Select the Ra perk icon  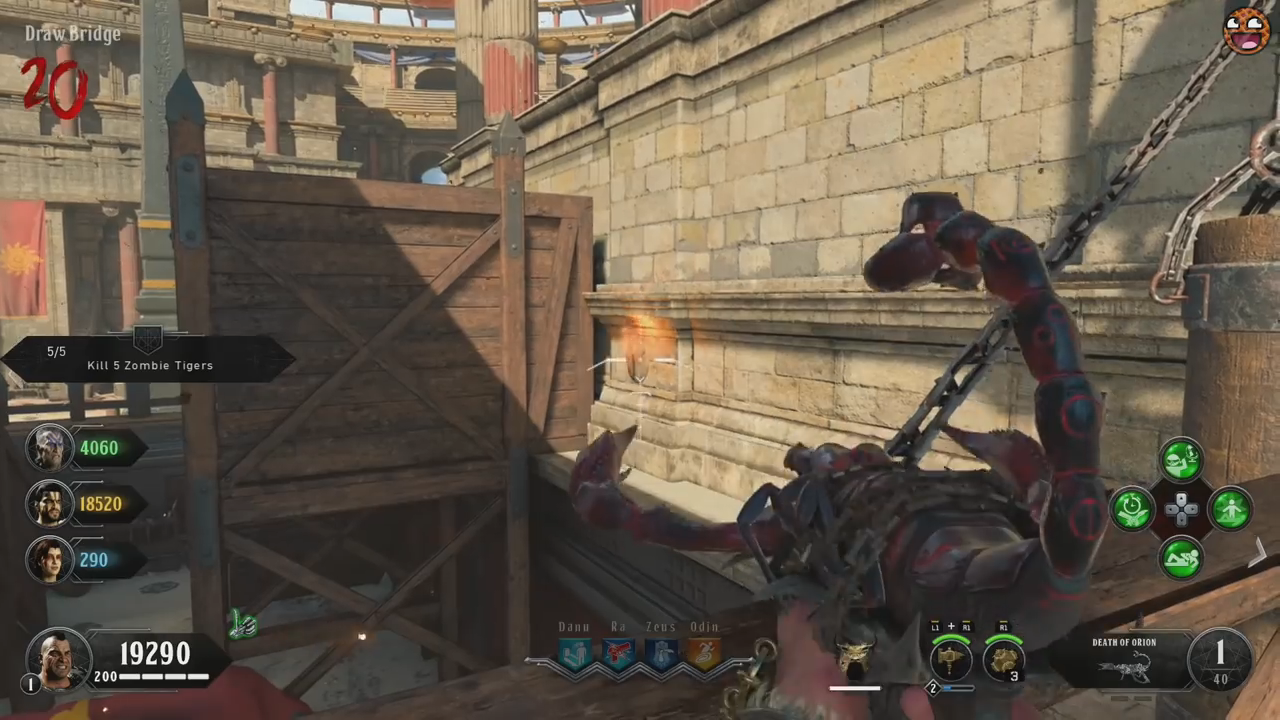pyautogui.click(x=618, y=653)
